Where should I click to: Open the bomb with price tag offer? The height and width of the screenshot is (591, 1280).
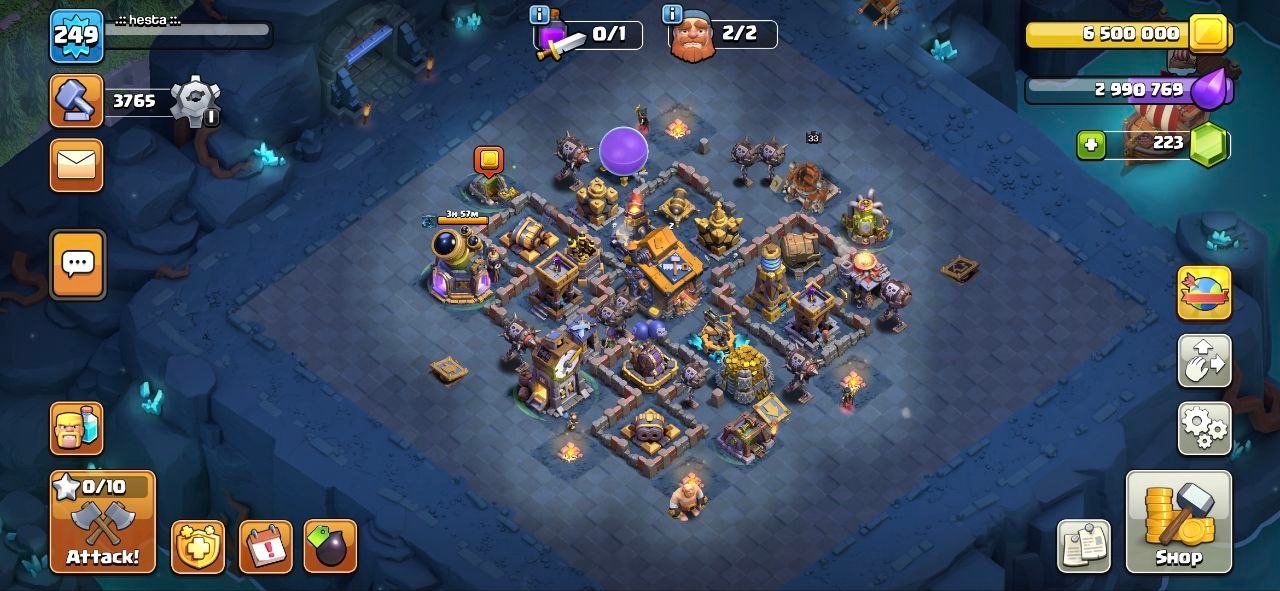point(330,546)
